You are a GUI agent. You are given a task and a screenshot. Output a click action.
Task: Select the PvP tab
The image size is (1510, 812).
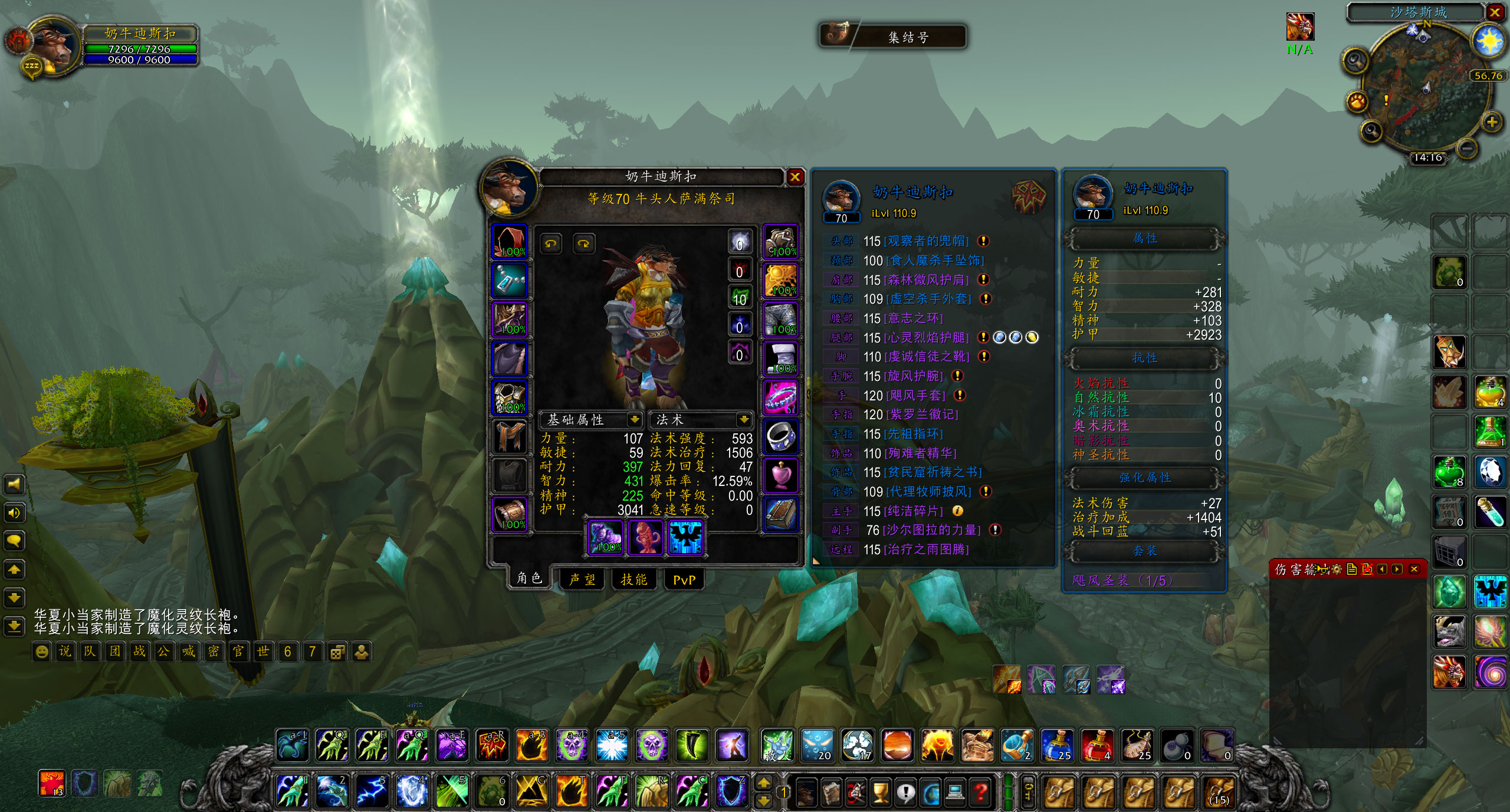[684, 580]
